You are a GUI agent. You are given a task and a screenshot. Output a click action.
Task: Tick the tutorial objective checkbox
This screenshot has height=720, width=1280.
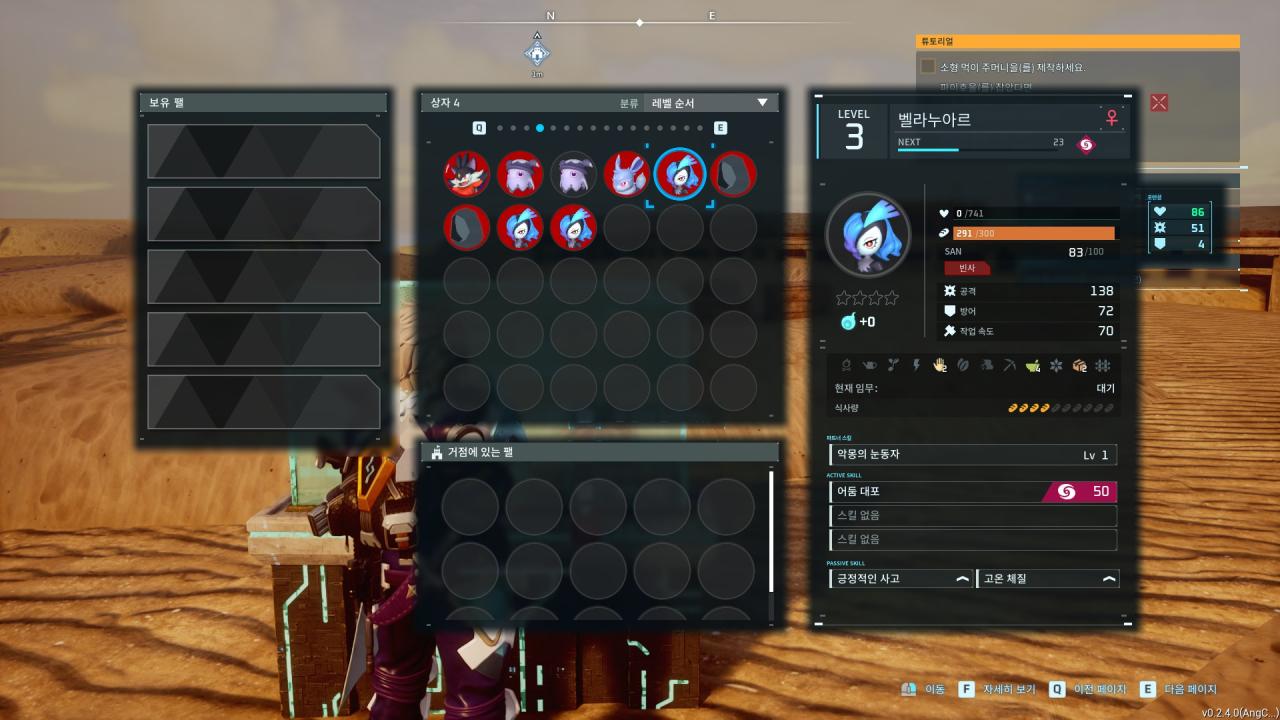(928, 66)
